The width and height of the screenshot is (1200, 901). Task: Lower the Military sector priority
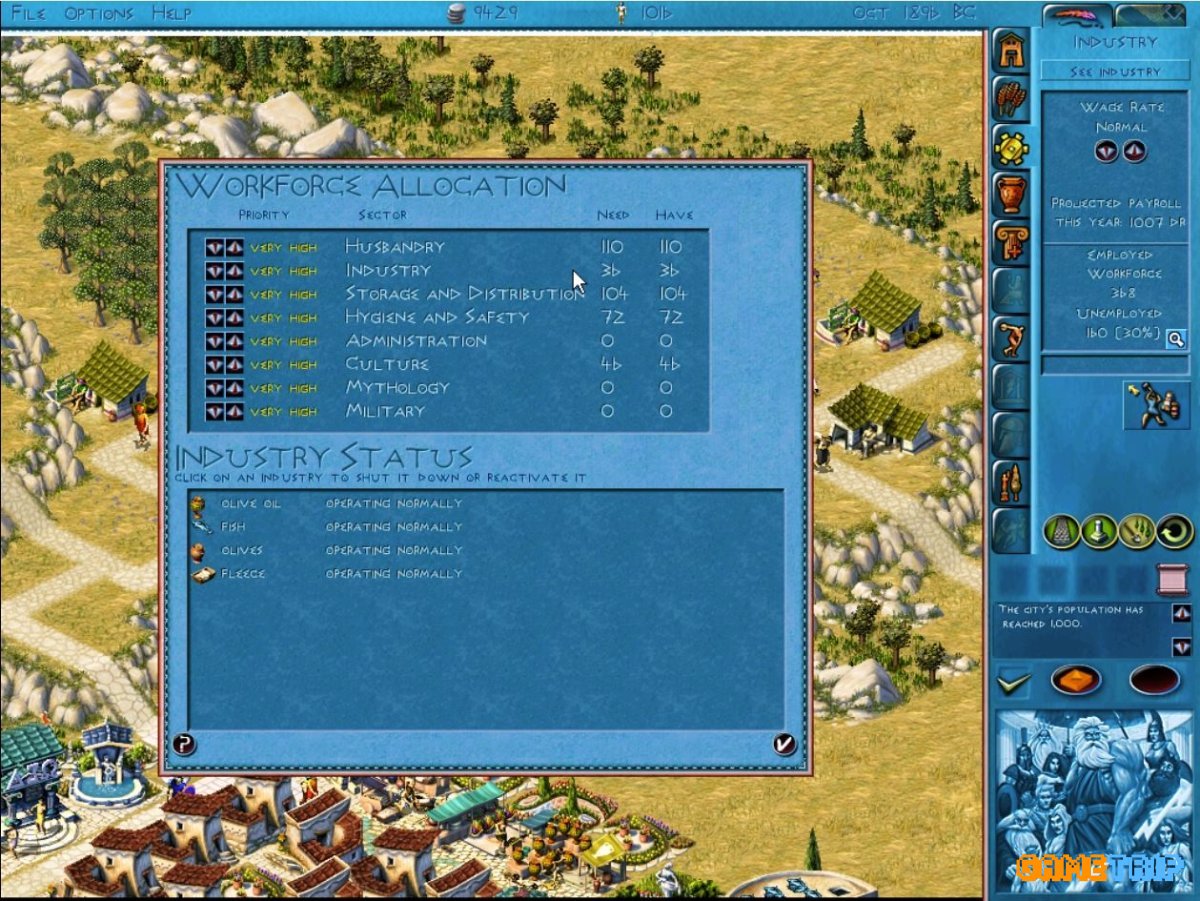coord(215,412)
